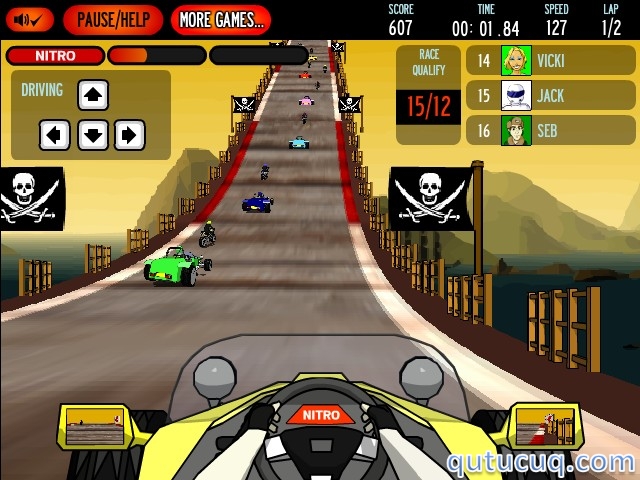Click the up arrow driving key

tap(93, 96)
